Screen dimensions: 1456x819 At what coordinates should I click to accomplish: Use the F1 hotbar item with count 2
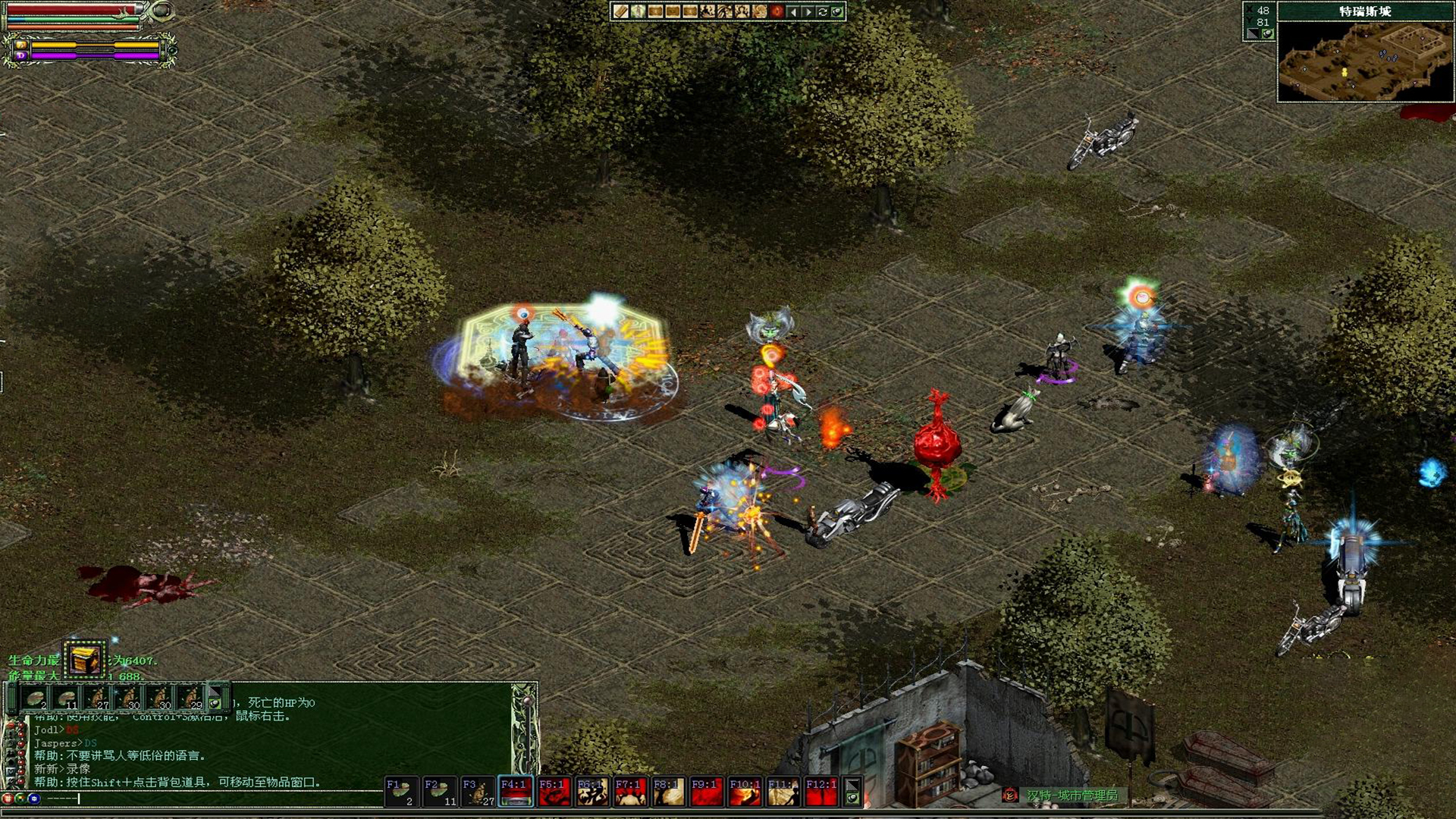point(401,792)
